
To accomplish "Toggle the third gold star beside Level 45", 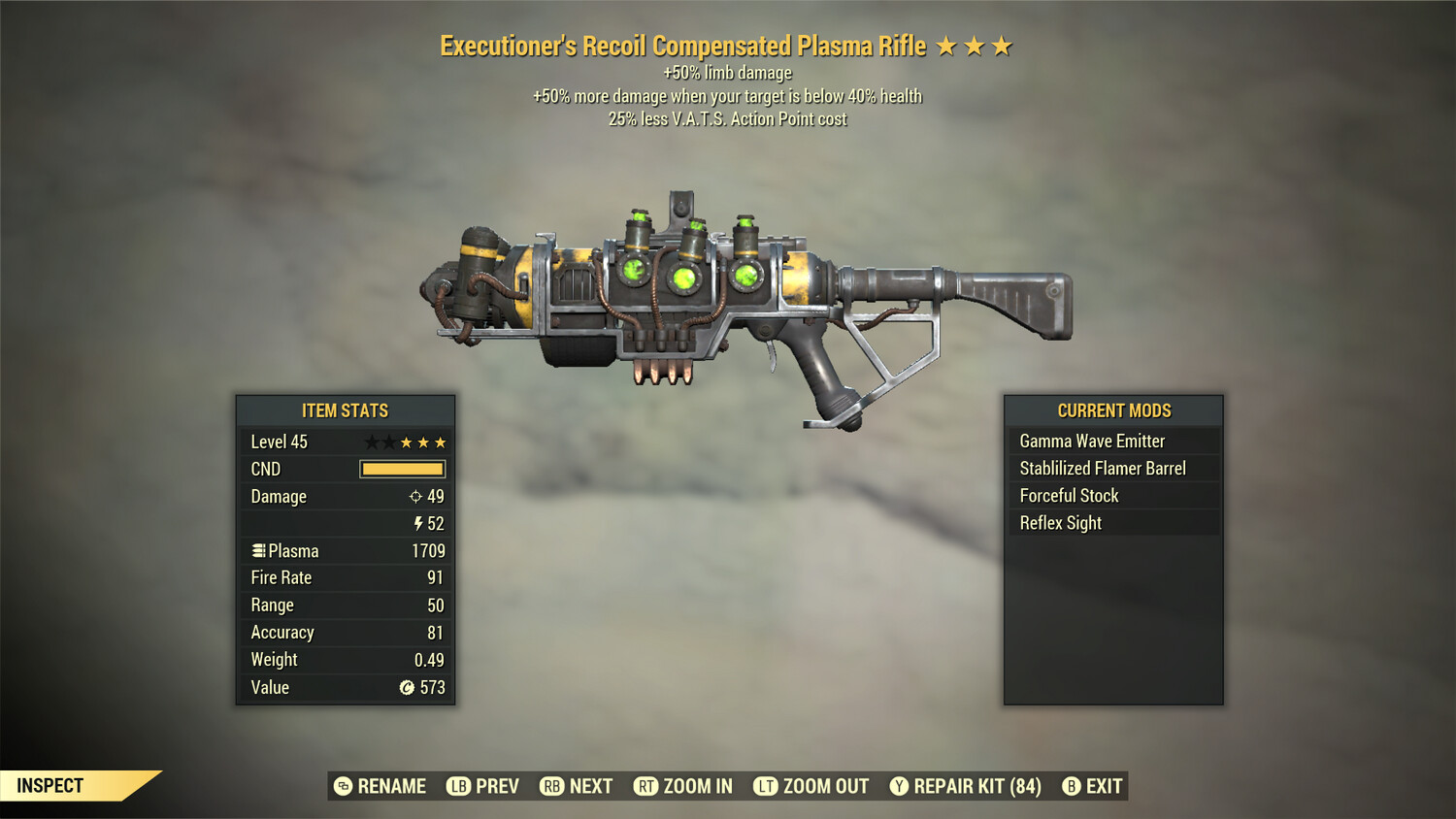I will [440, 442].
